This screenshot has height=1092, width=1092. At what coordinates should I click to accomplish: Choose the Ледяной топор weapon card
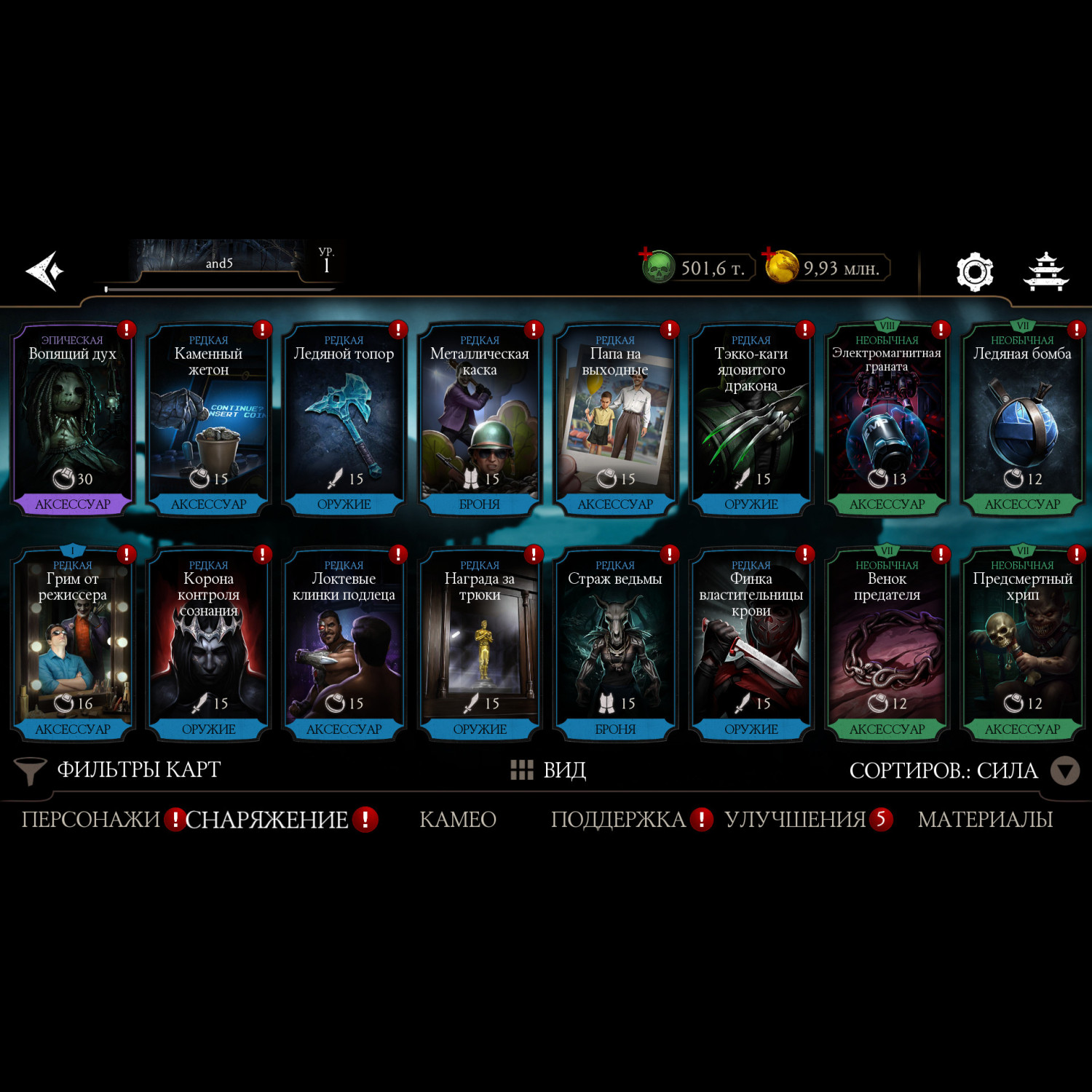pos(344,419)
